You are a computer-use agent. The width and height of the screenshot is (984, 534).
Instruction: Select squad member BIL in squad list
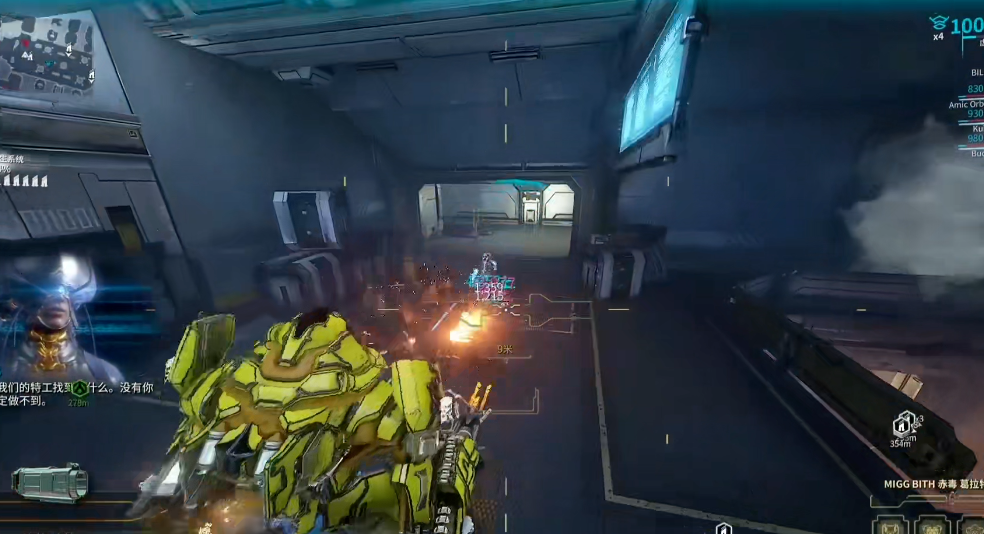(x=975, y=73)
